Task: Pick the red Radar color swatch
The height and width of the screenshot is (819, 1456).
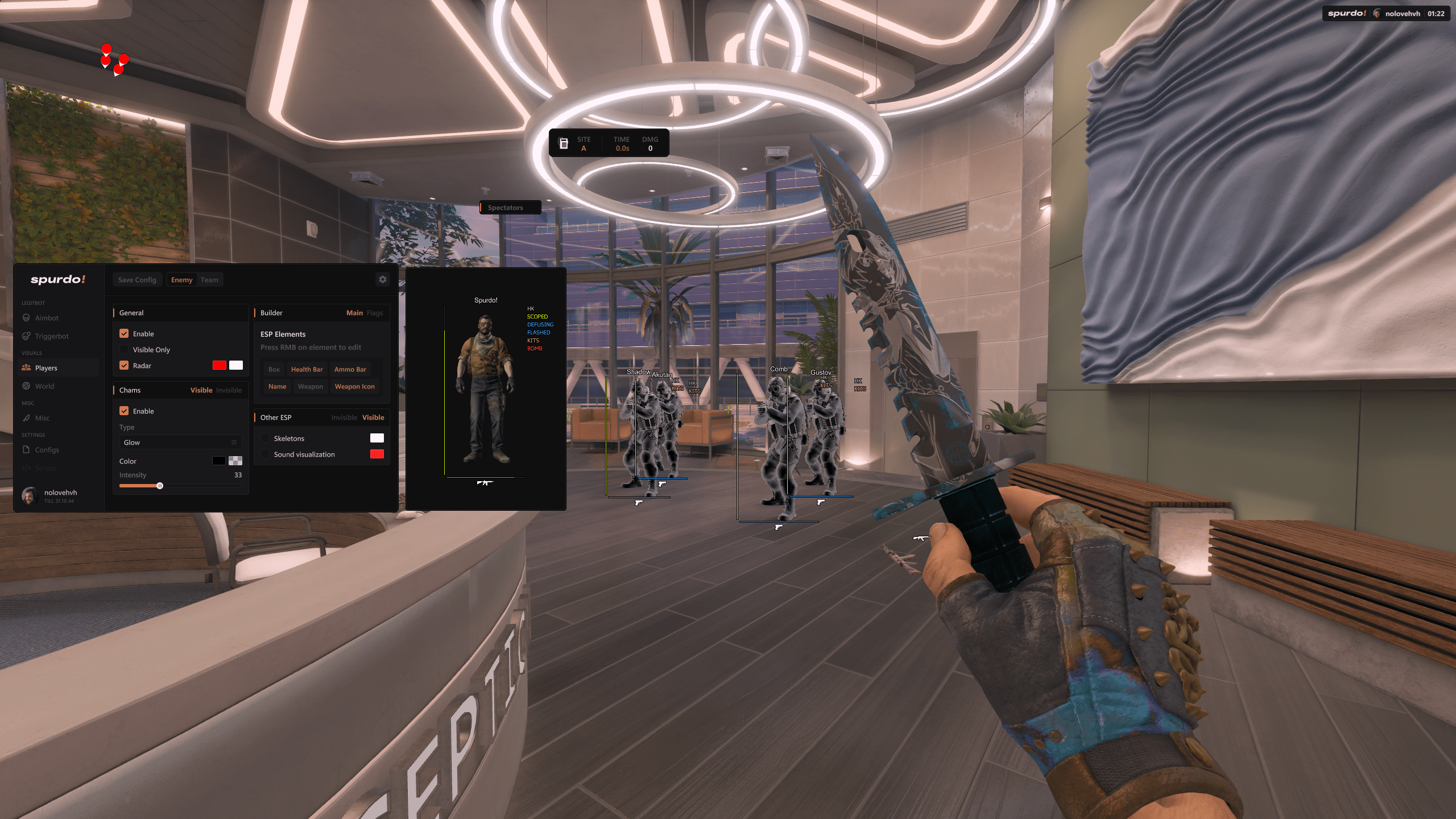Action: [219, 365]
